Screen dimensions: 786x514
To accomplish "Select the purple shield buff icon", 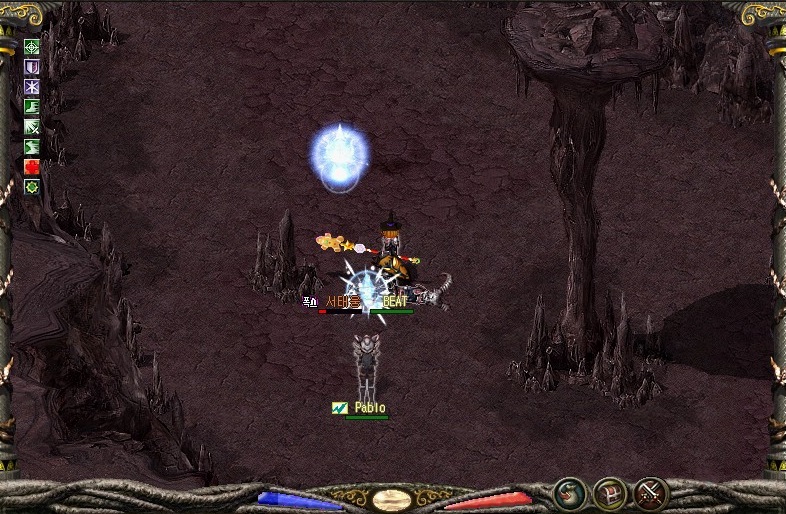I will [x=32, y=66].
